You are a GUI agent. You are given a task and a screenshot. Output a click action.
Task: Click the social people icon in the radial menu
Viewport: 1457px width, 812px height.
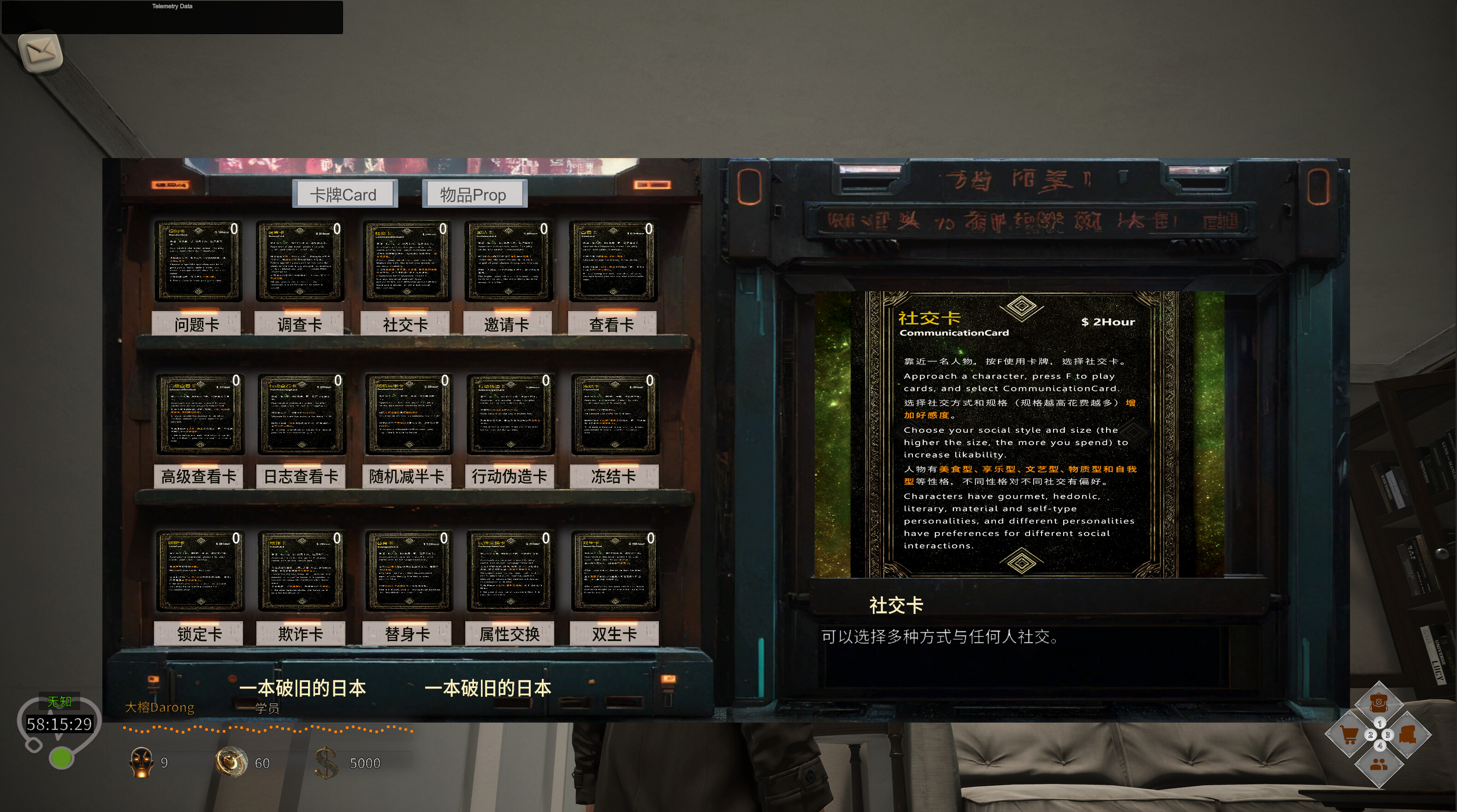(1379, 766)
